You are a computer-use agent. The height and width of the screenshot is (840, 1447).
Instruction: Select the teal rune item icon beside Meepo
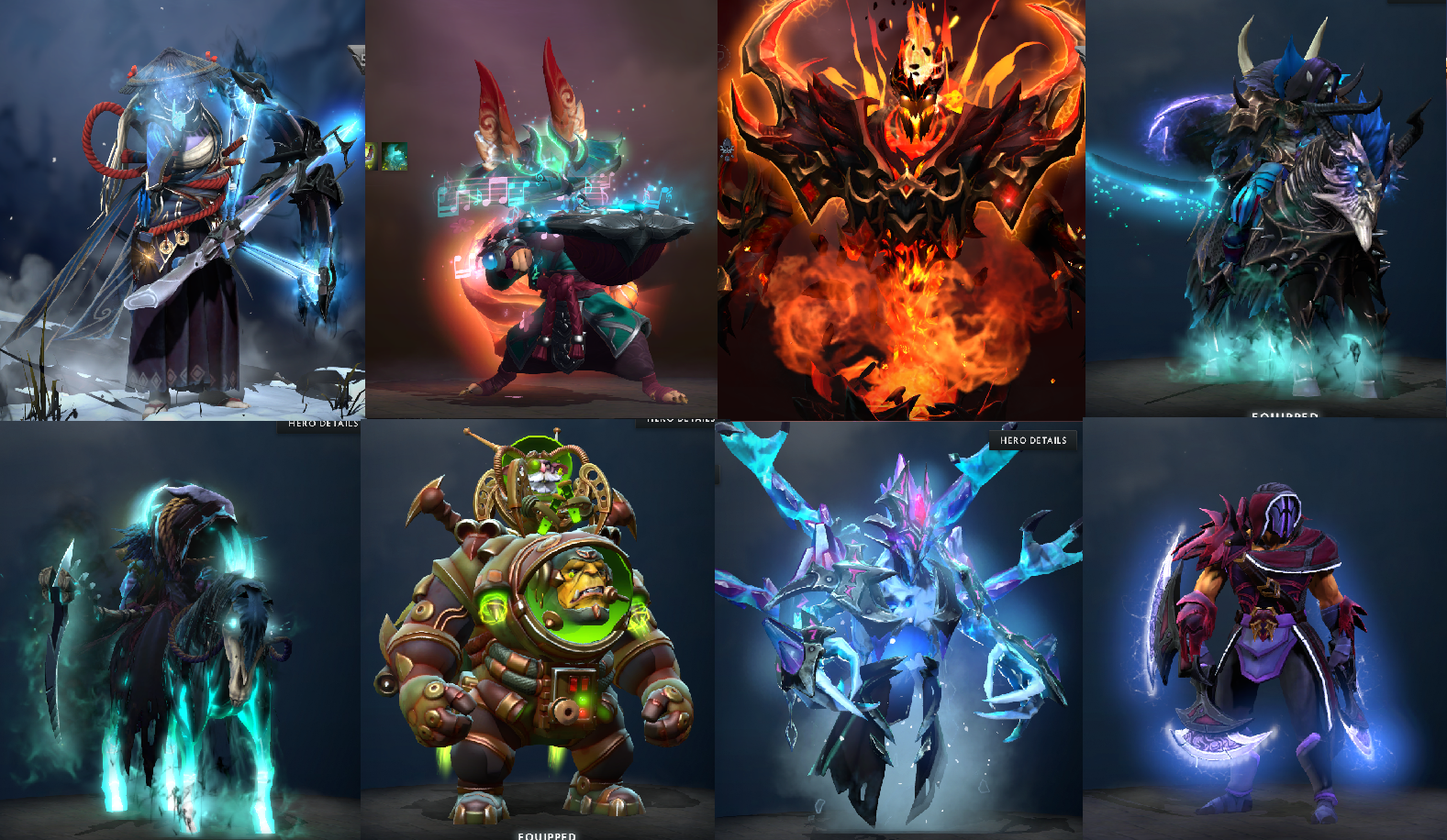pos(395,156)
